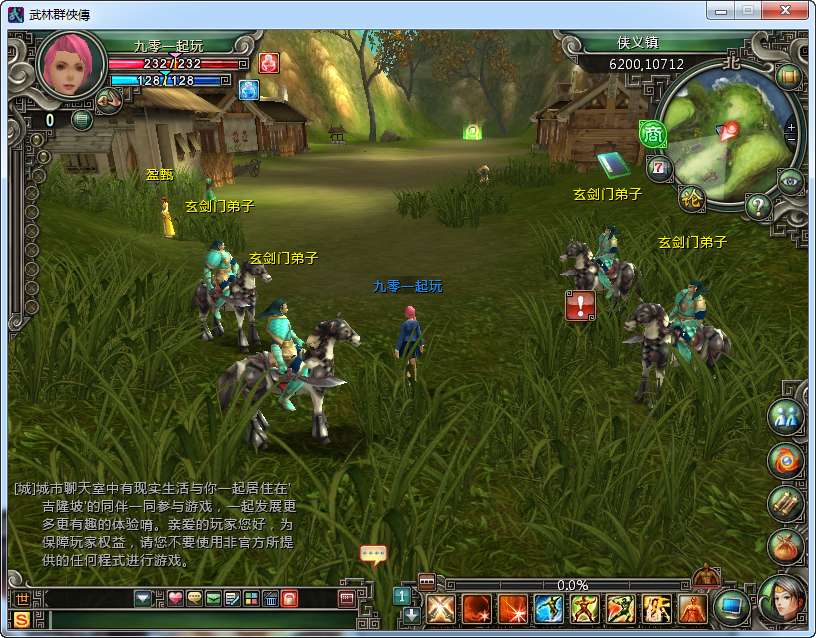
Task: Use the blue mana potion icon
Action: 248,90
